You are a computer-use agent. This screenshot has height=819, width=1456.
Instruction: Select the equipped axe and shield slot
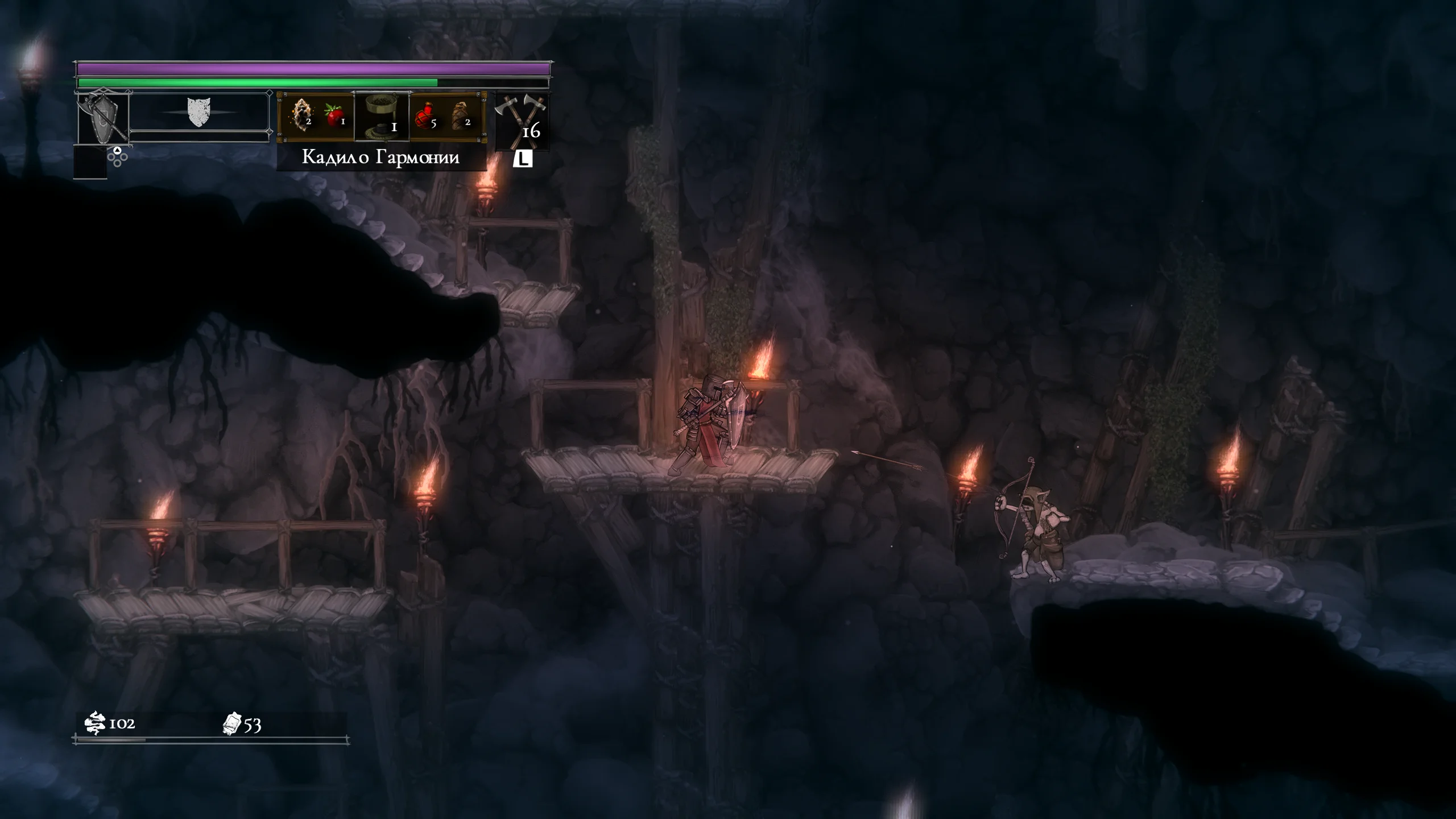click(104, 118)
